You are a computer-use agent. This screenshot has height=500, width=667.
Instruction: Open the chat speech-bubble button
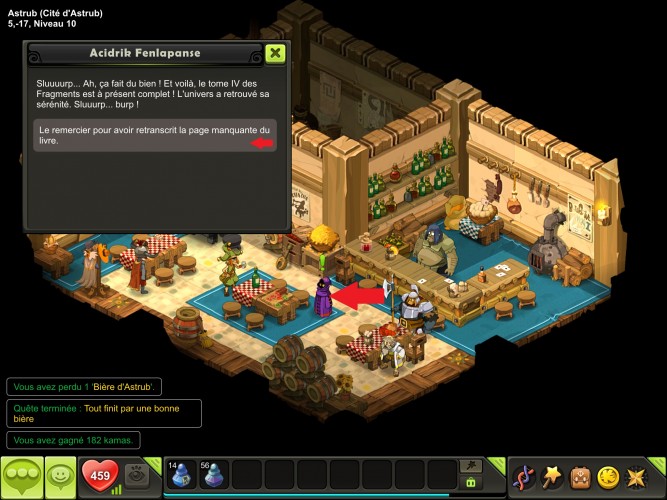[21, 477]
